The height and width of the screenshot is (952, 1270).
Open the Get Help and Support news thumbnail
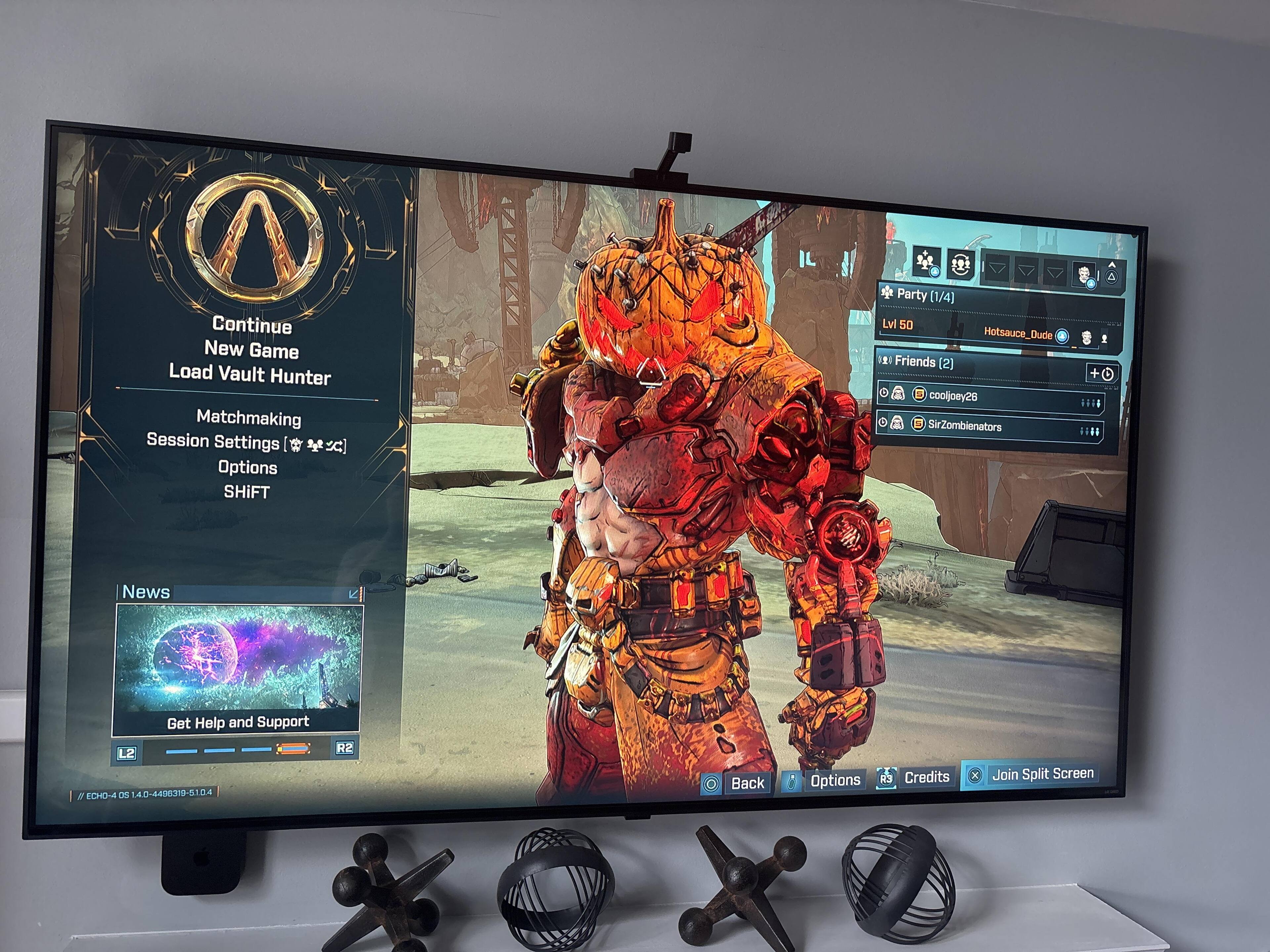click(238, 669)
